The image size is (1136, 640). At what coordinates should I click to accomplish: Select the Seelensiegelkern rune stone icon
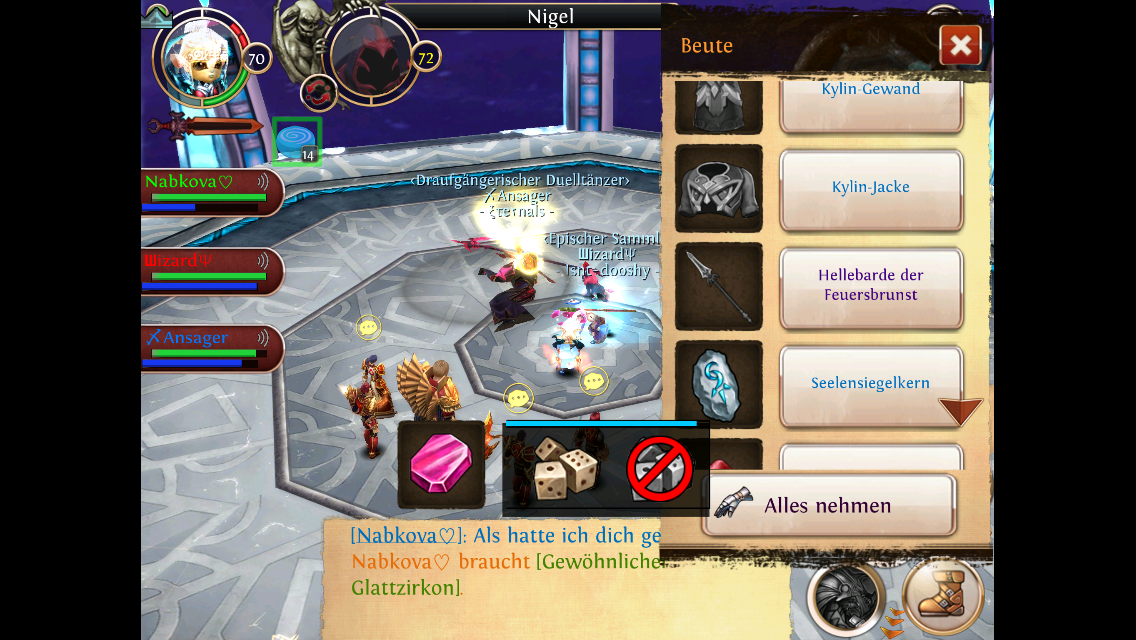719,385
